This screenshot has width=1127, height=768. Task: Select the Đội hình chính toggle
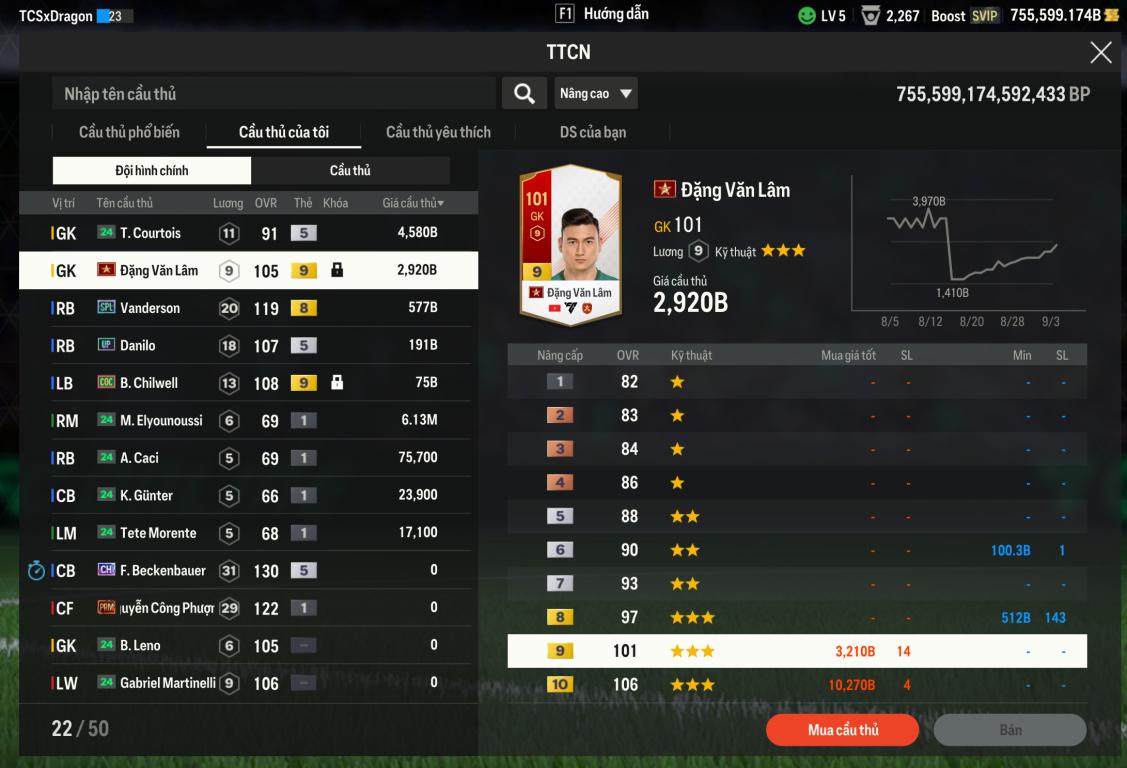pos(152,170)
